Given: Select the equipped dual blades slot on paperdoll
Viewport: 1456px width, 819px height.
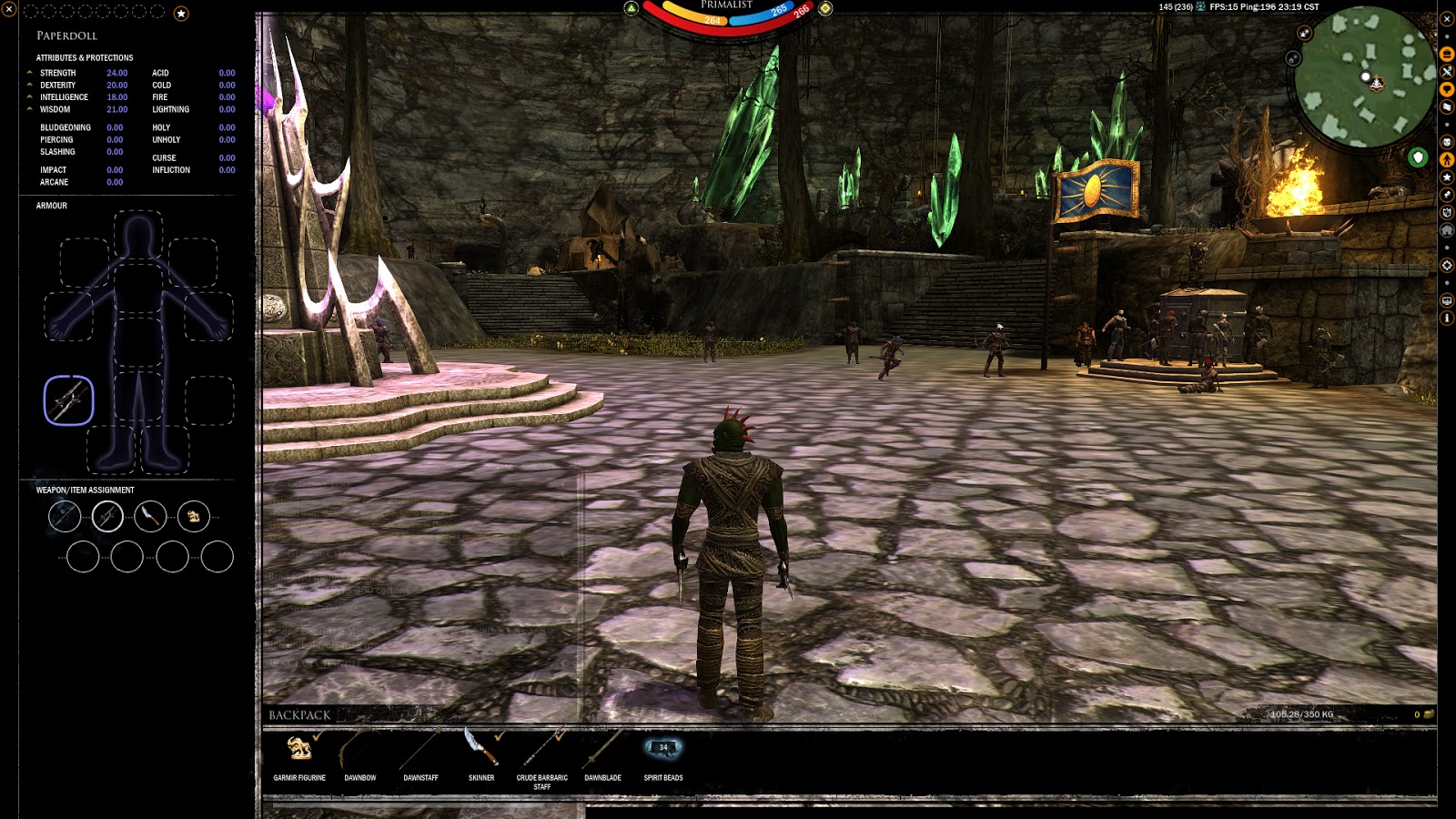Looking at the screenshot, I should click(x=69, y=400).
